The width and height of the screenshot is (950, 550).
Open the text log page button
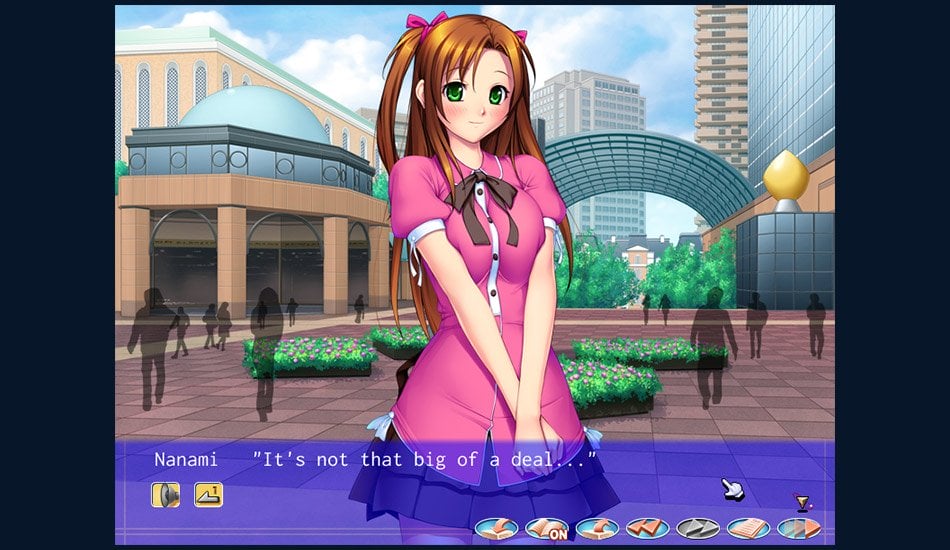coord(748,528)
